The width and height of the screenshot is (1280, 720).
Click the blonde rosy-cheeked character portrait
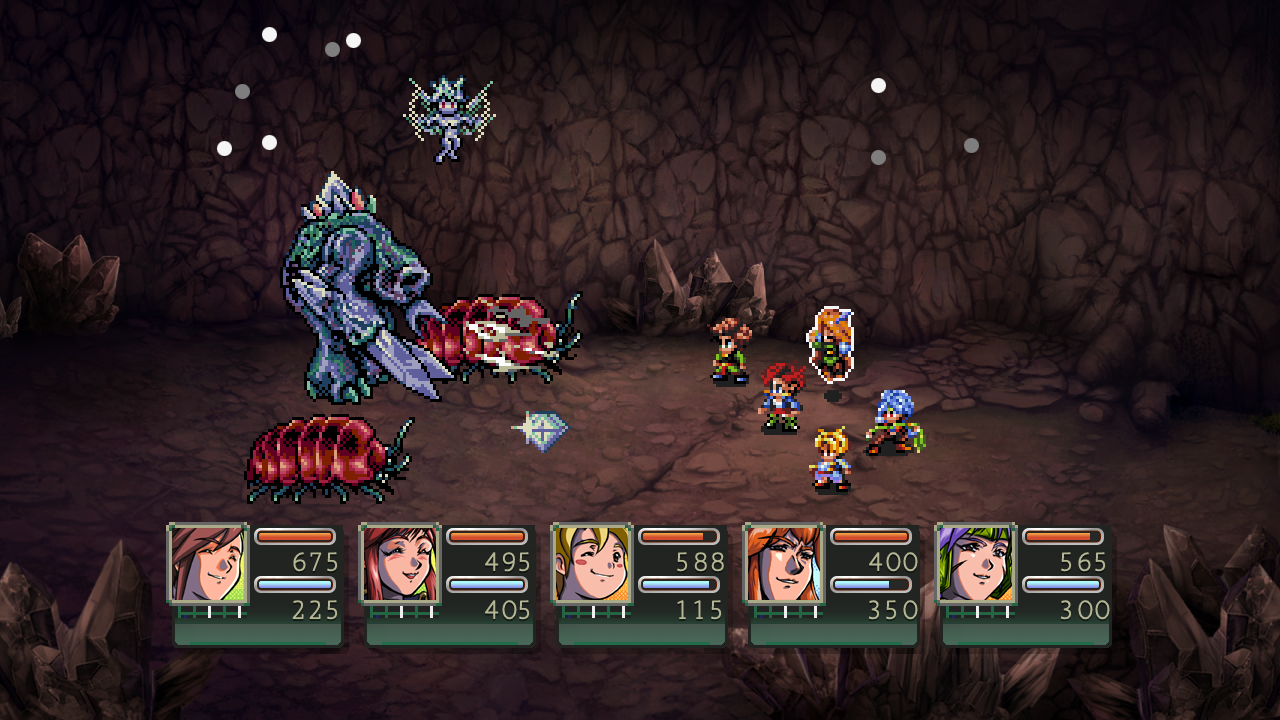click(x=591, y=564)
